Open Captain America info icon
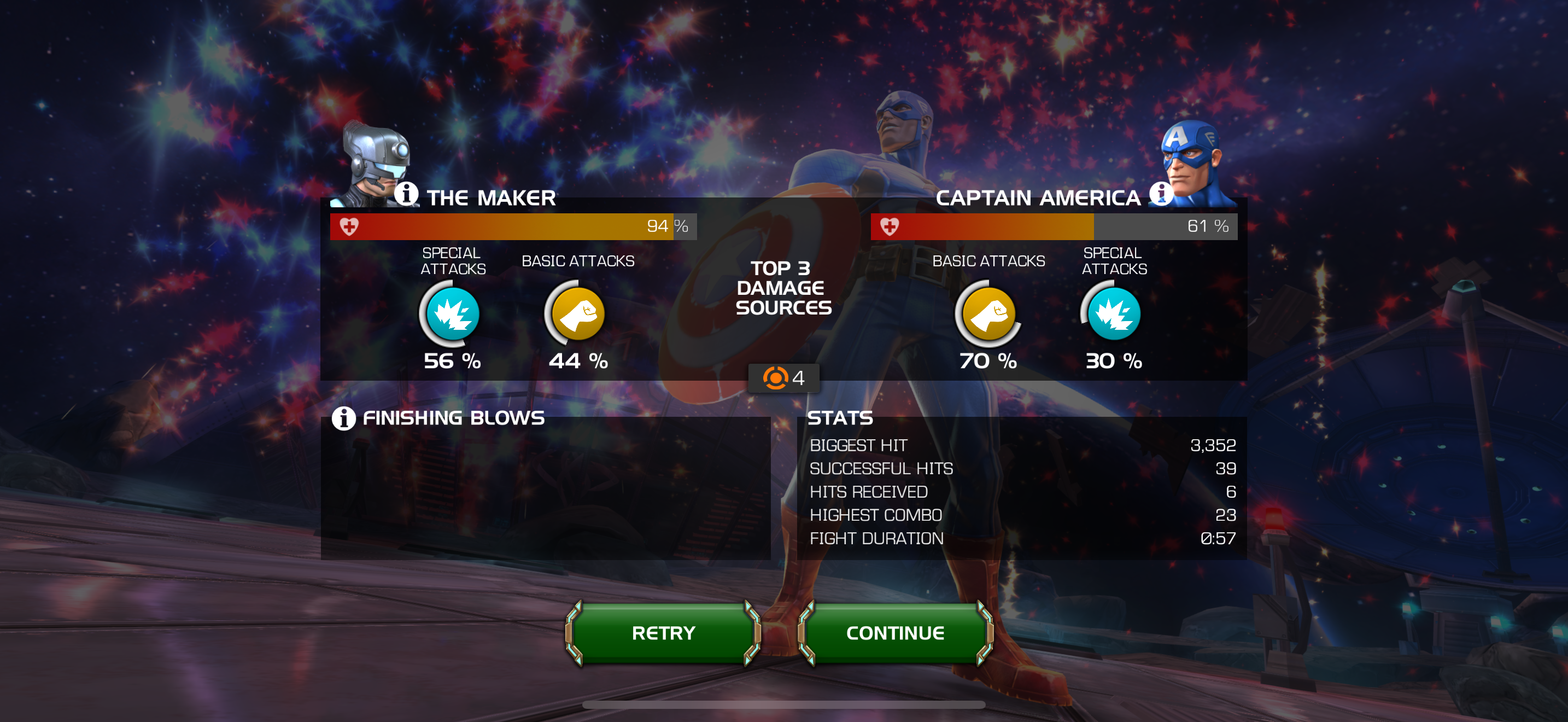Viewport: 1568px width, 722px height. click(x=1160, y=194)
